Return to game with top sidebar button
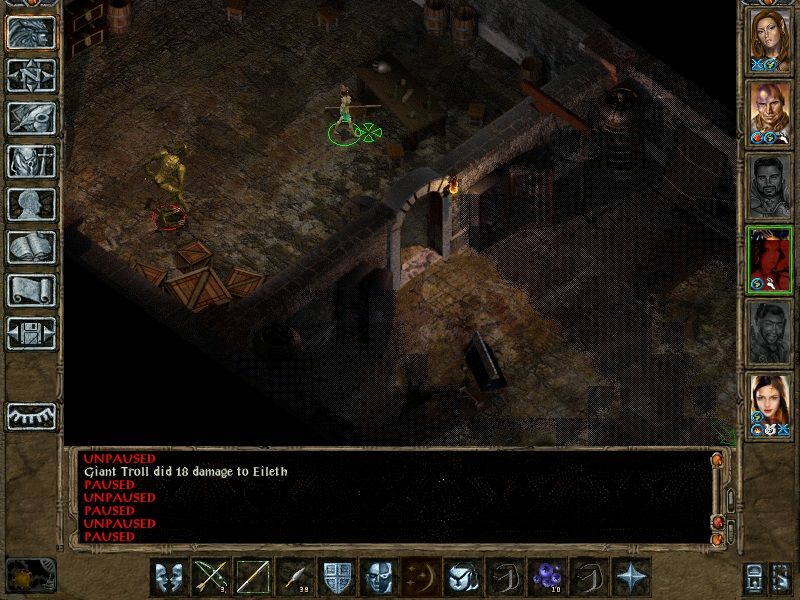 pyautogui.click(x=31, y=32)
